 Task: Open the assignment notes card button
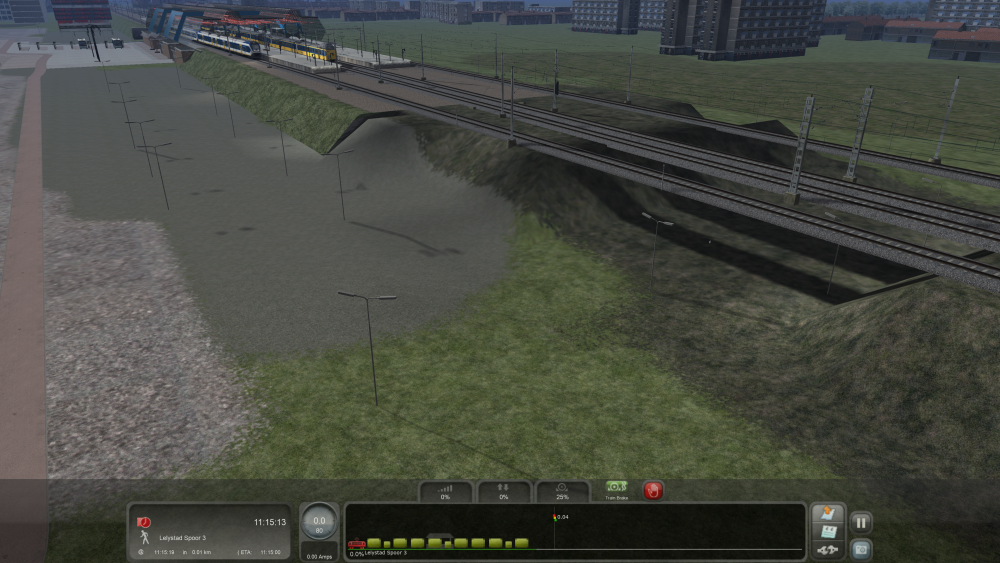click(827, 532)
